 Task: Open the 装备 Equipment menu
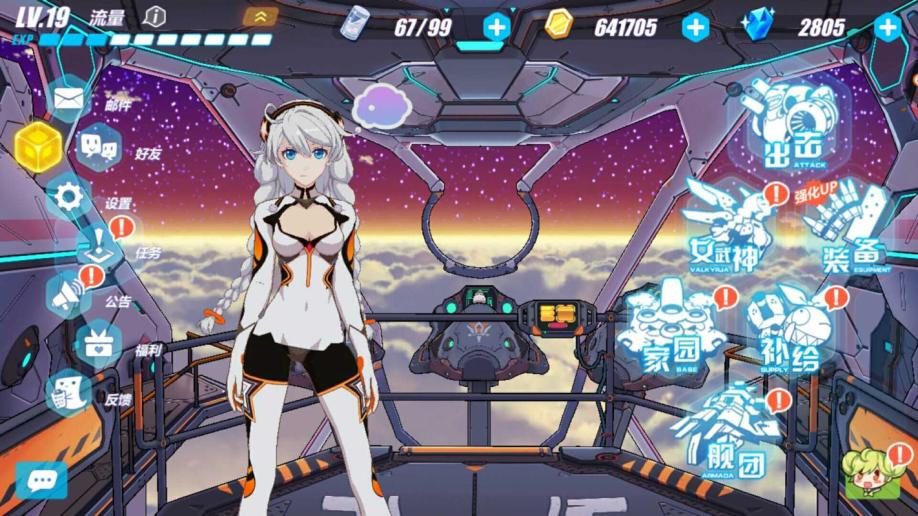click(848, 232)
